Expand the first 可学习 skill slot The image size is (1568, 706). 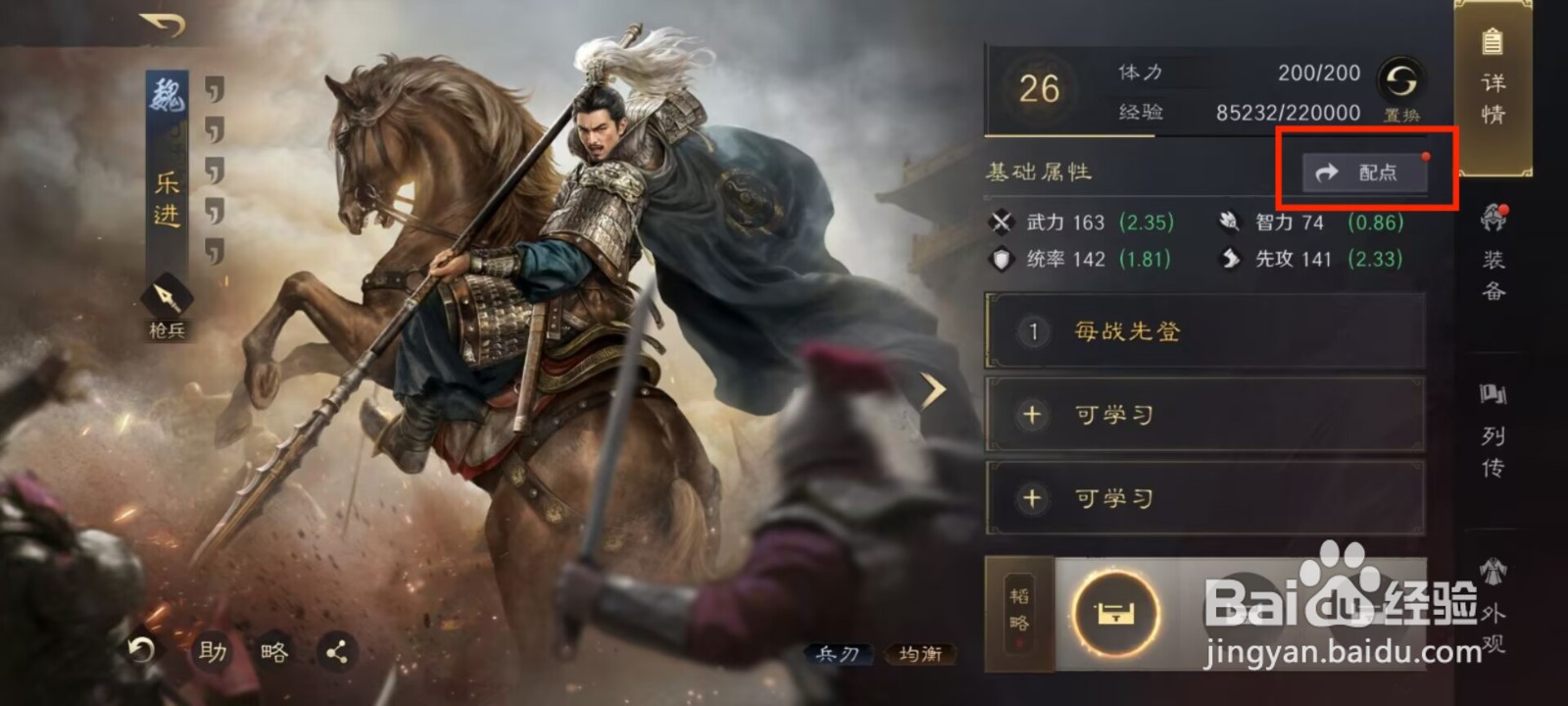click(x=1203, y=414)
